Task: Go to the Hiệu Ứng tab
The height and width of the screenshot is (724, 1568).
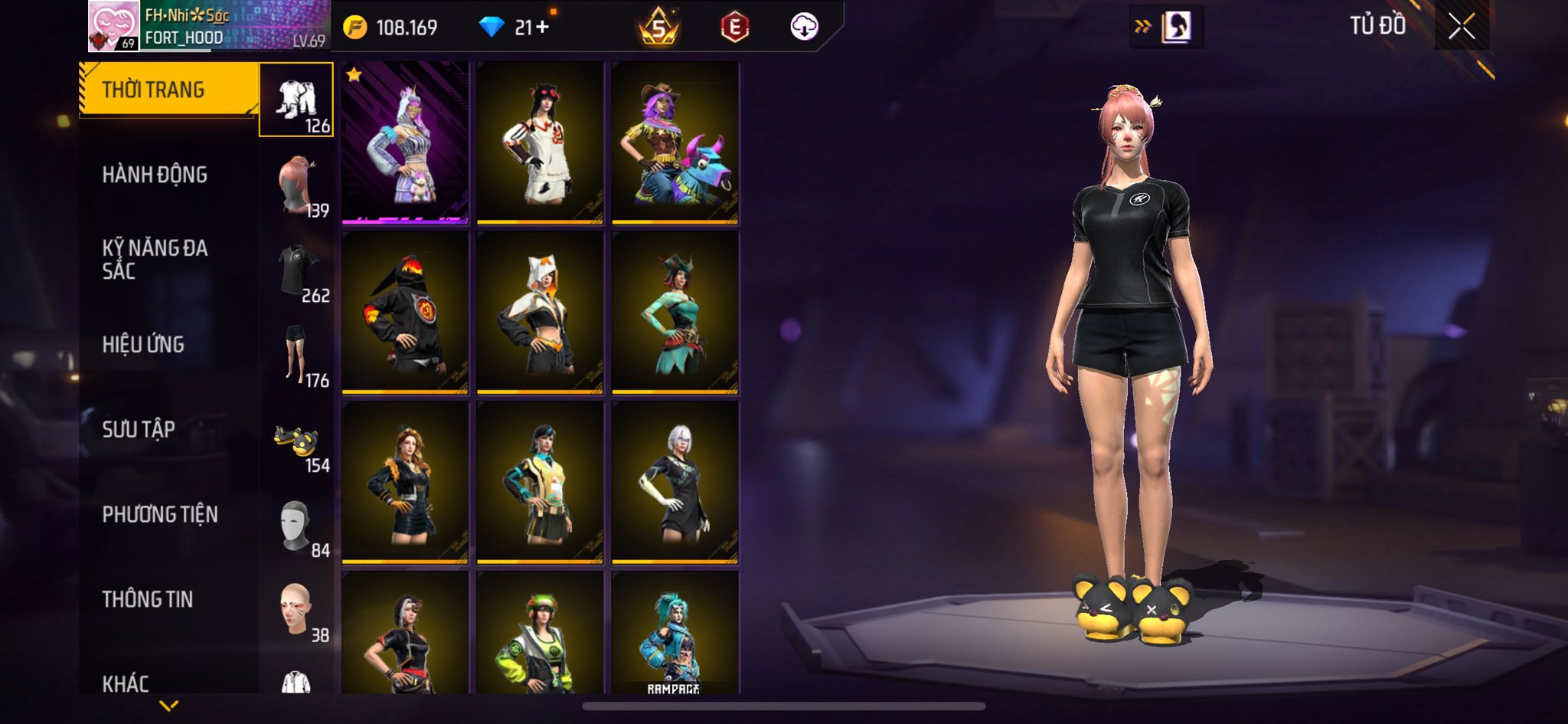Action: (143, 345)
